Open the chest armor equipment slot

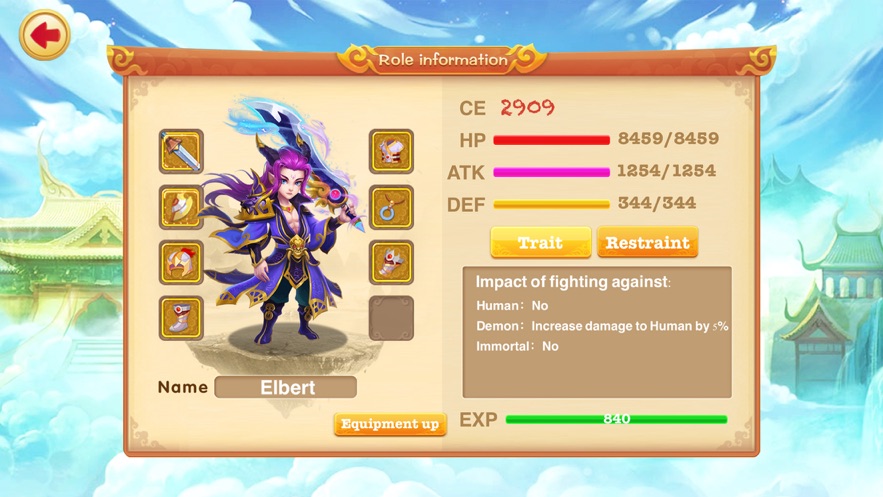[x=391, y=152]
